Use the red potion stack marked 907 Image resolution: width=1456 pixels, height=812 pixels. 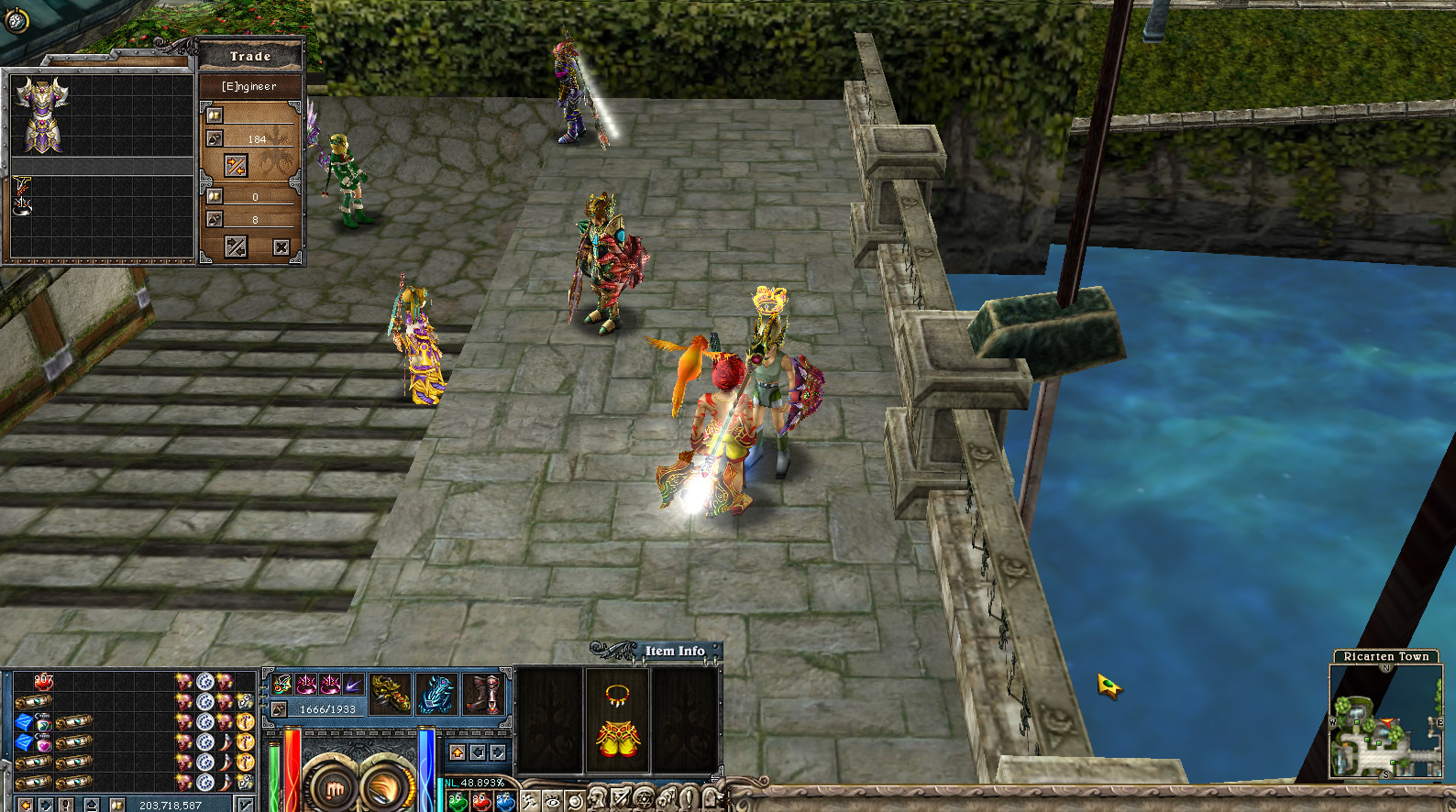43,681
